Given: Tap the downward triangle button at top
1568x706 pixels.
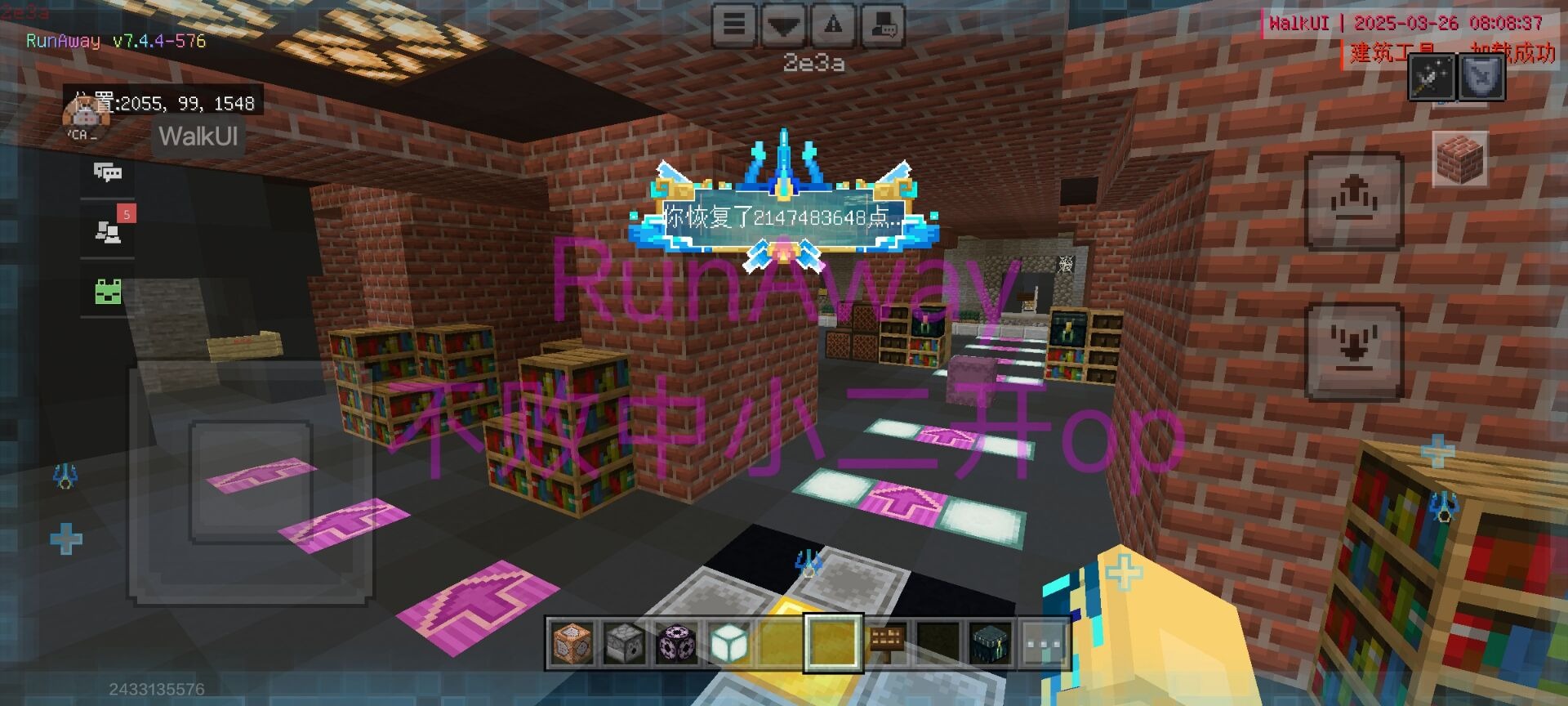Looking at the screenshot, I should [x=783, y=25].
